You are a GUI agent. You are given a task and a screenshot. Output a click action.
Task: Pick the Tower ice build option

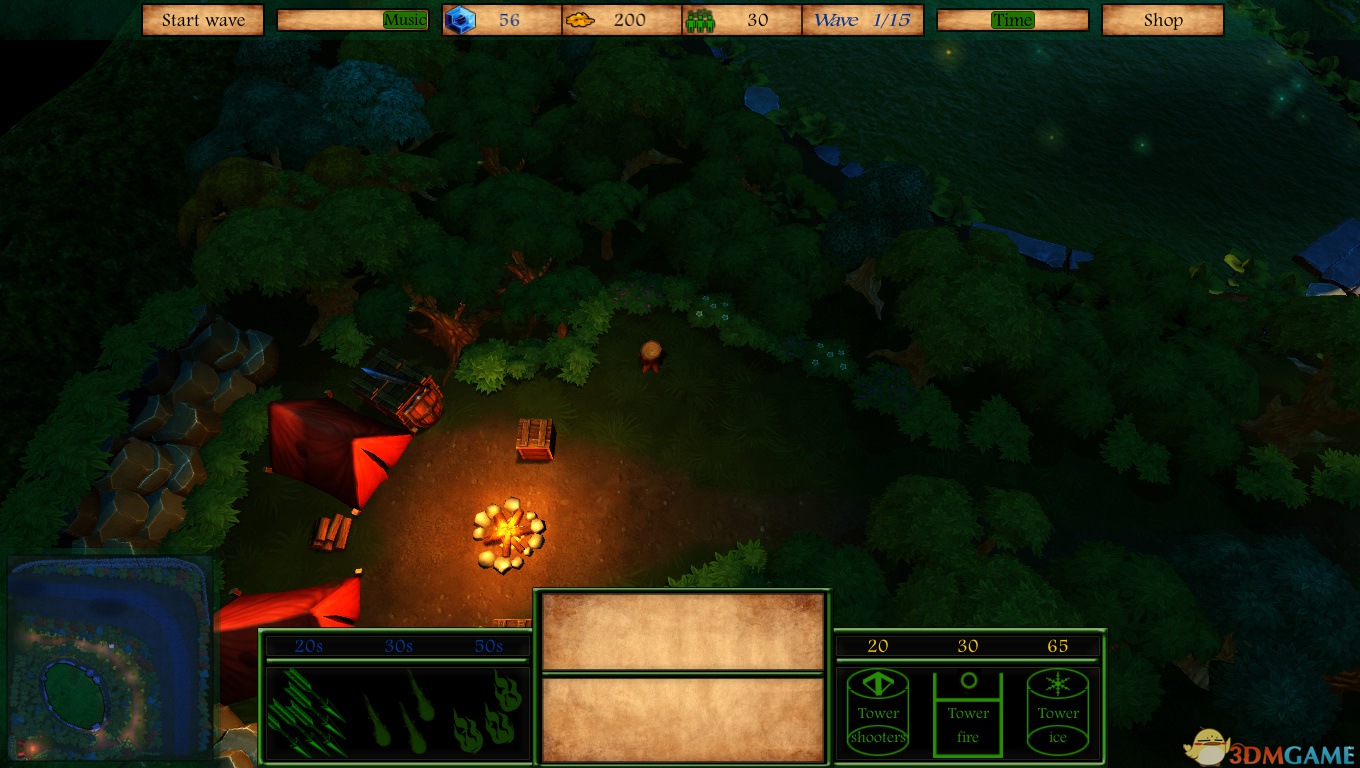tap(1058, 712)
